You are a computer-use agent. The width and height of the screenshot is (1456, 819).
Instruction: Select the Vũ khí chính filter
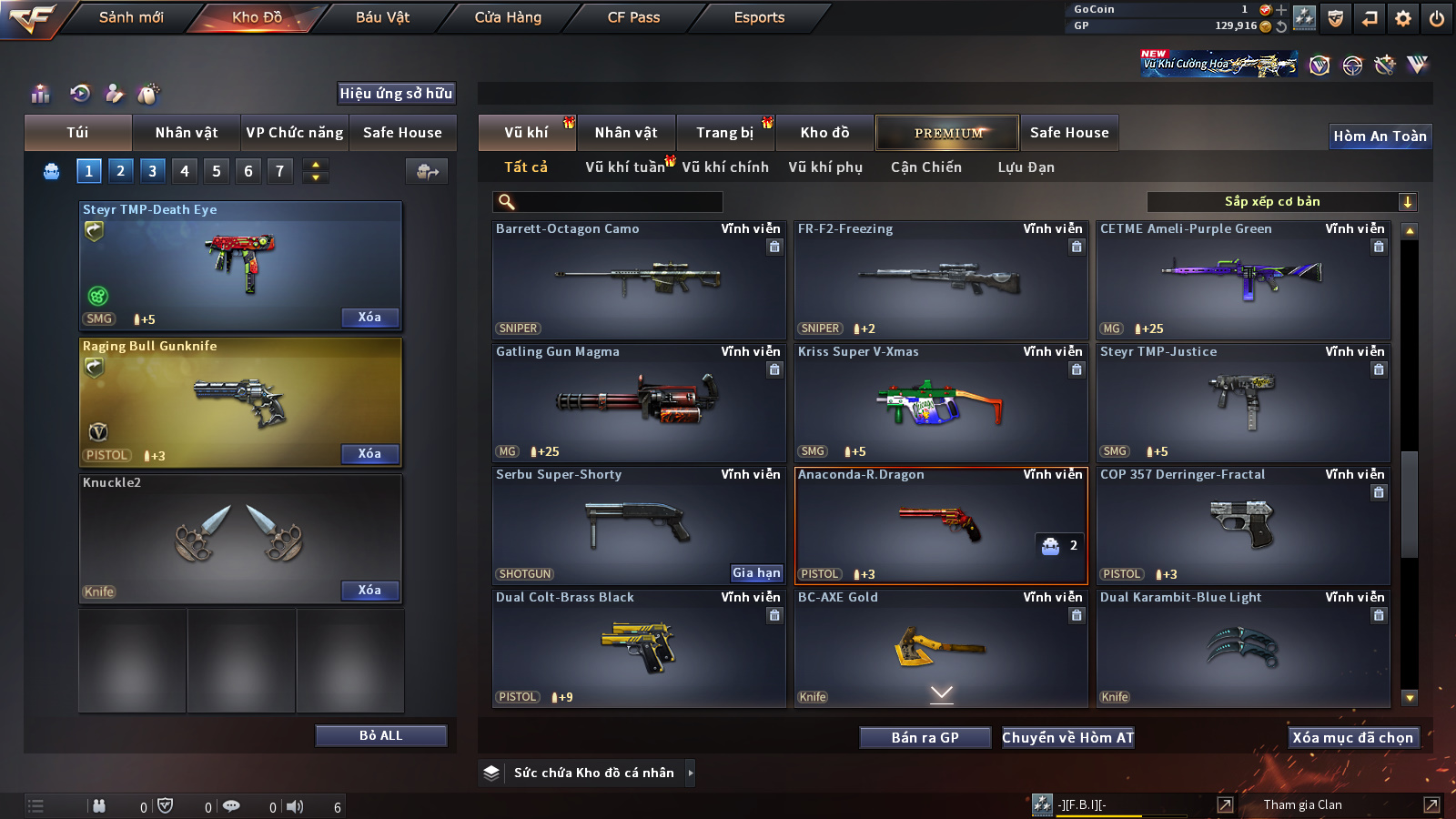click(725, 167)
